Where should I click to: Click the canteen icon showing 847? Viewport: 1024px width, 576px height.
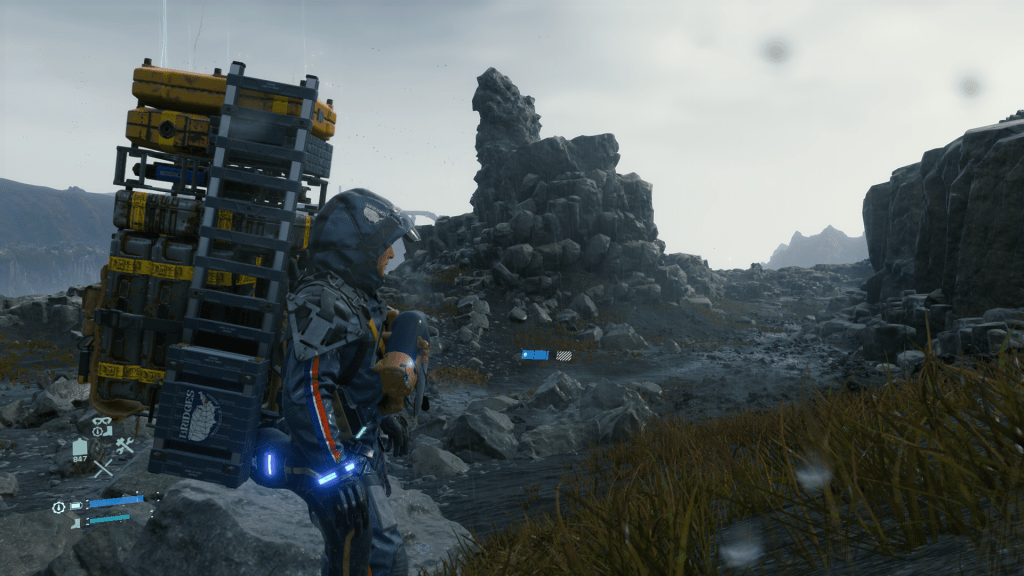tap(81, 448)
